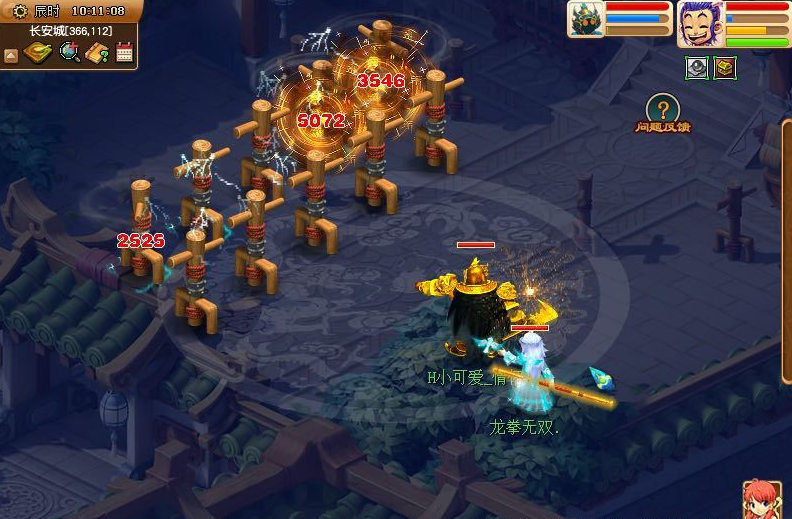Select the masked pet portrait
This screenshot has width=792, height=519.
(585, 19)
